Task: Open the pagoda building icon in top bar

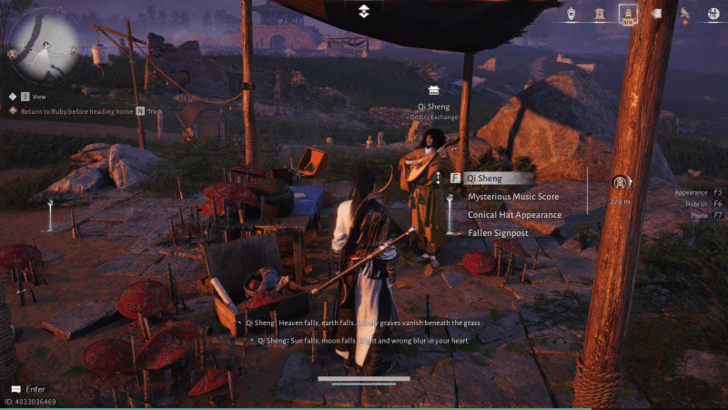Action: [599, 14]
